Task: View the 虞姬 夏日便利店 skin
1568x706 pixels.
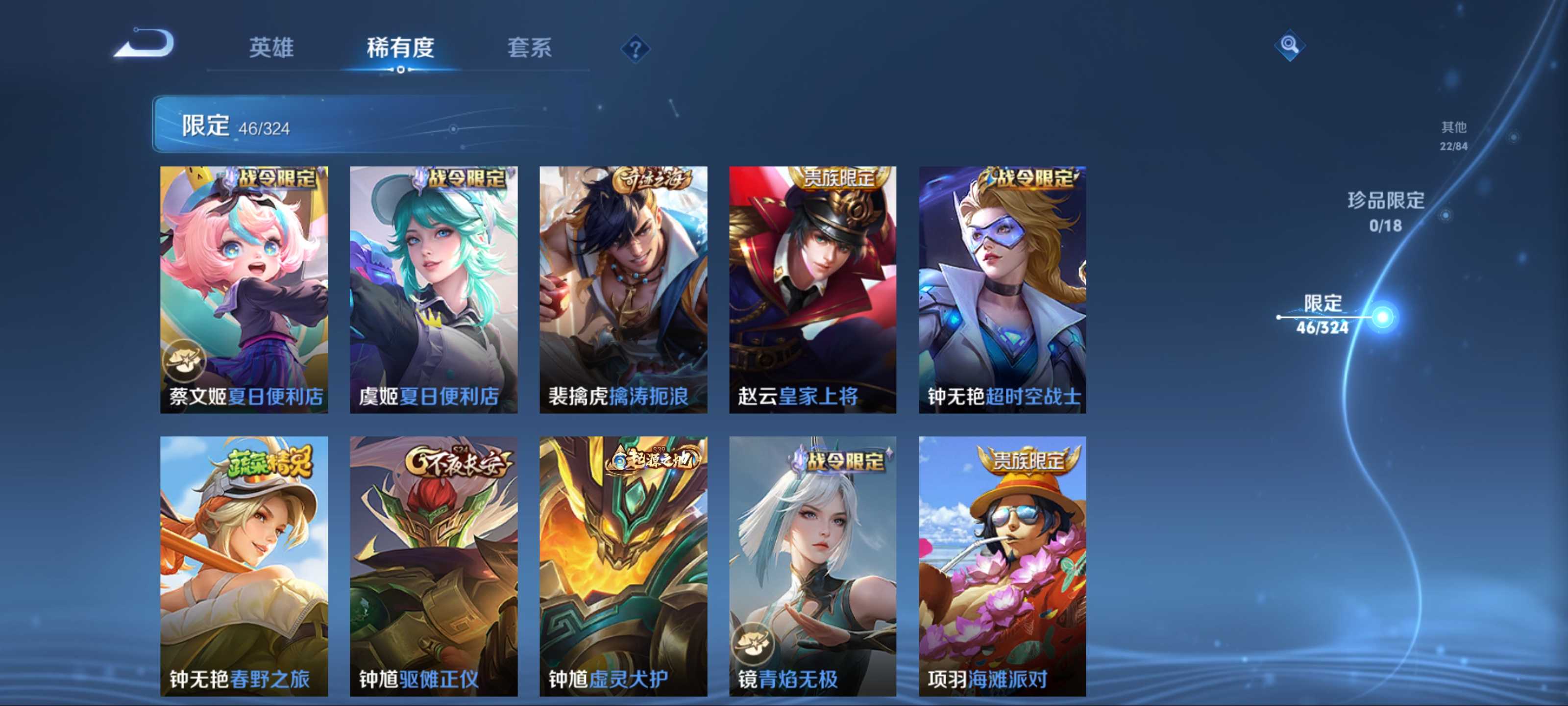Action: coord(433,289)
